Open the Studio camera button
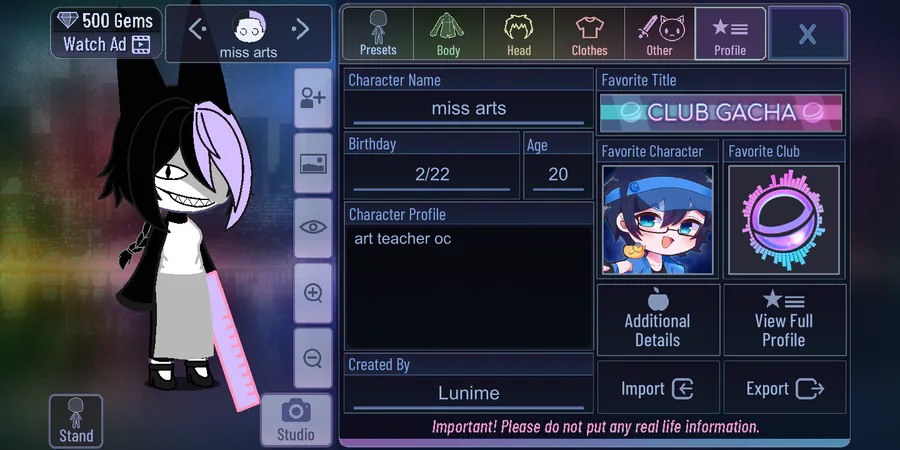This screenshot has width=900, height=450. click(295, 419)
